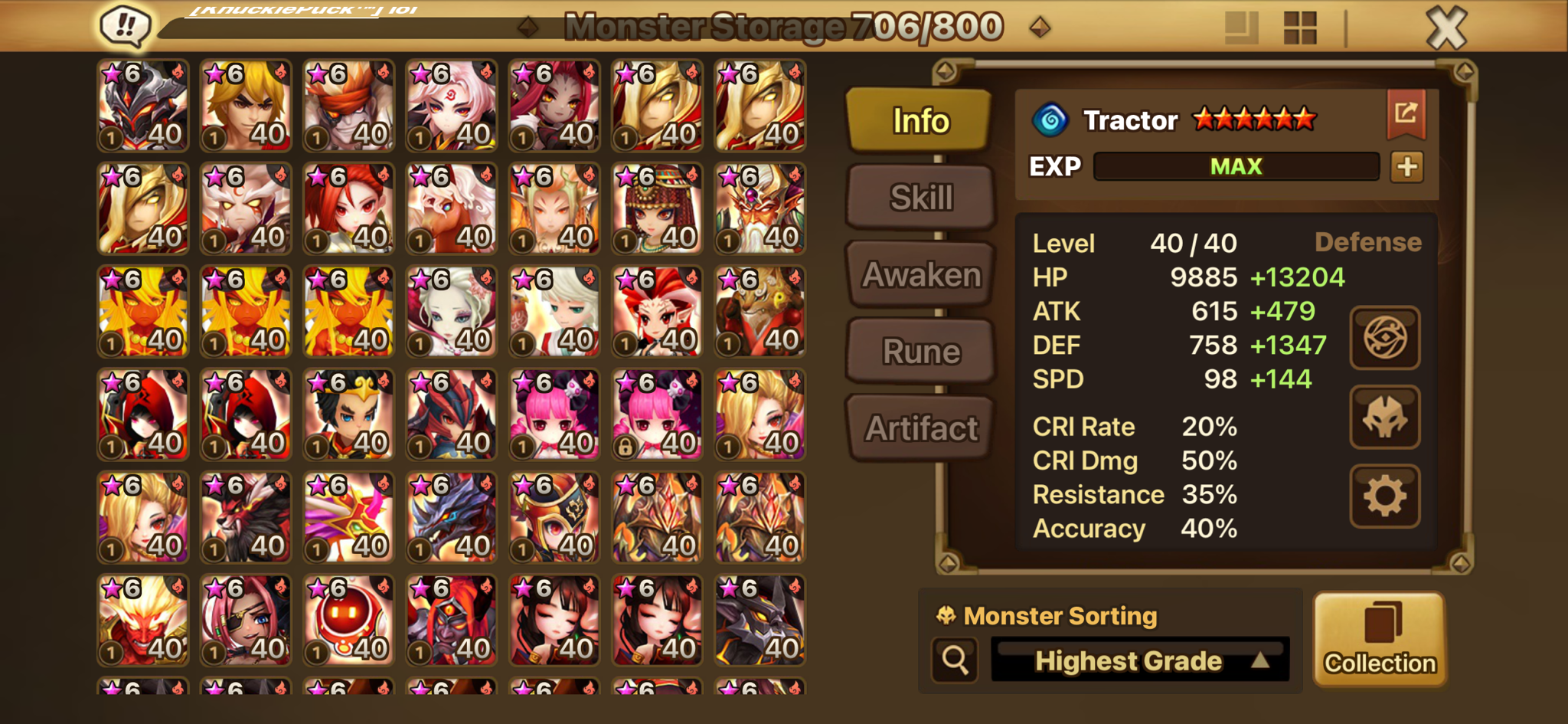Open the Info tab

tap(920, 121)
